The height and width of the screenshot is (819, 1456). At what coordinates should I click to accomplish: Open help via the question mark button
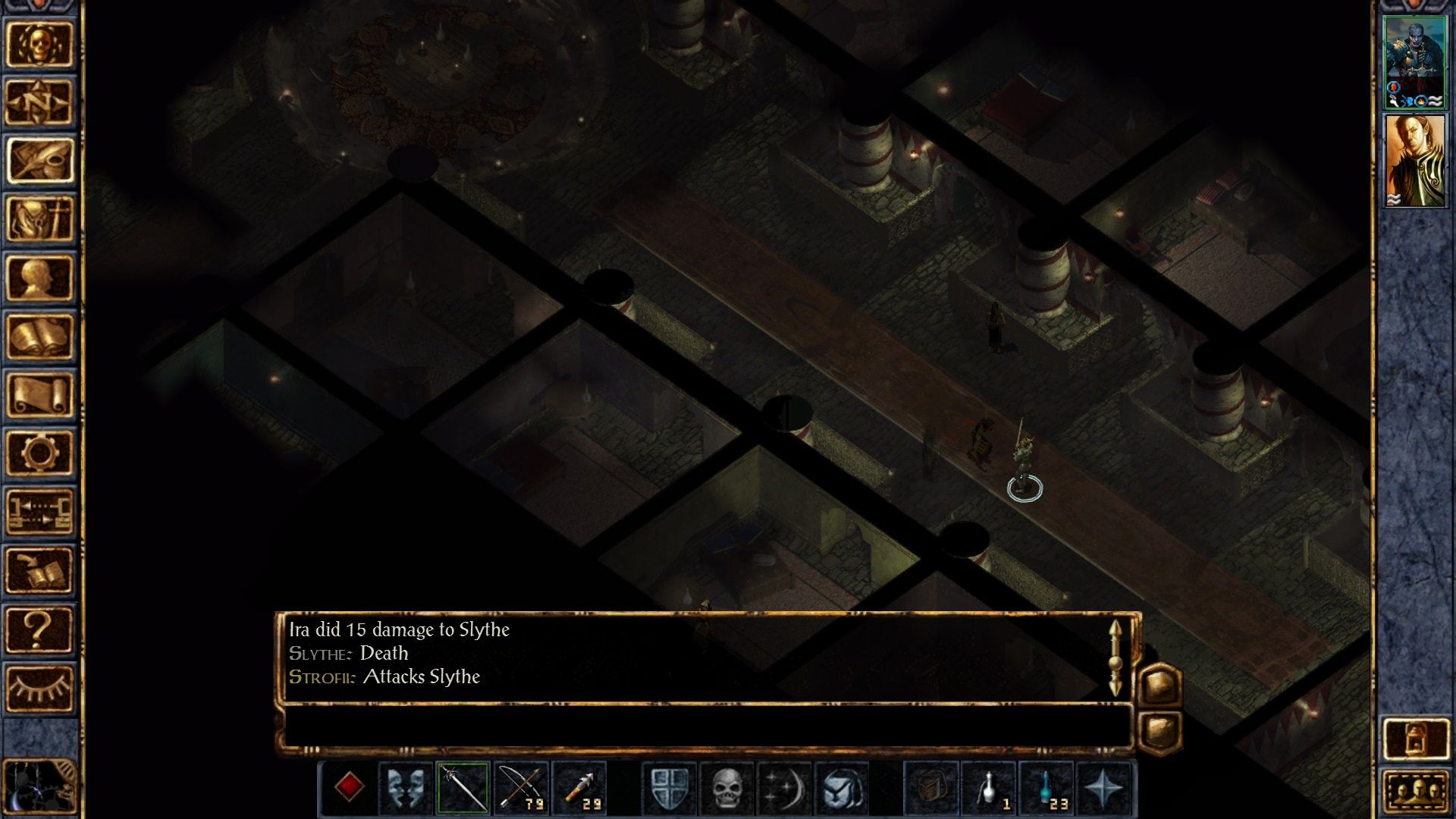(x=39, y=629)
